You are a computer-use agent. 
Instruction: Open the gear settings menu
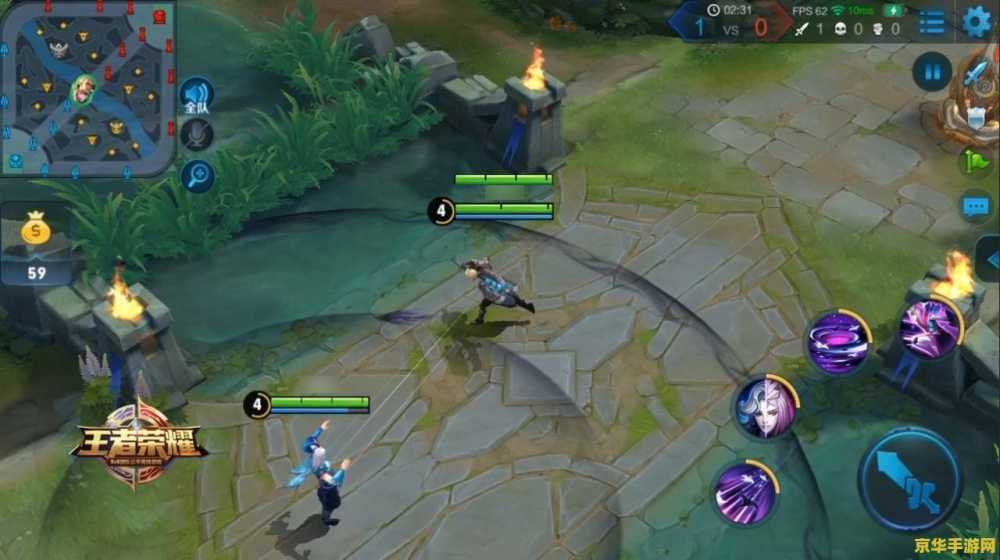(977, 20)
